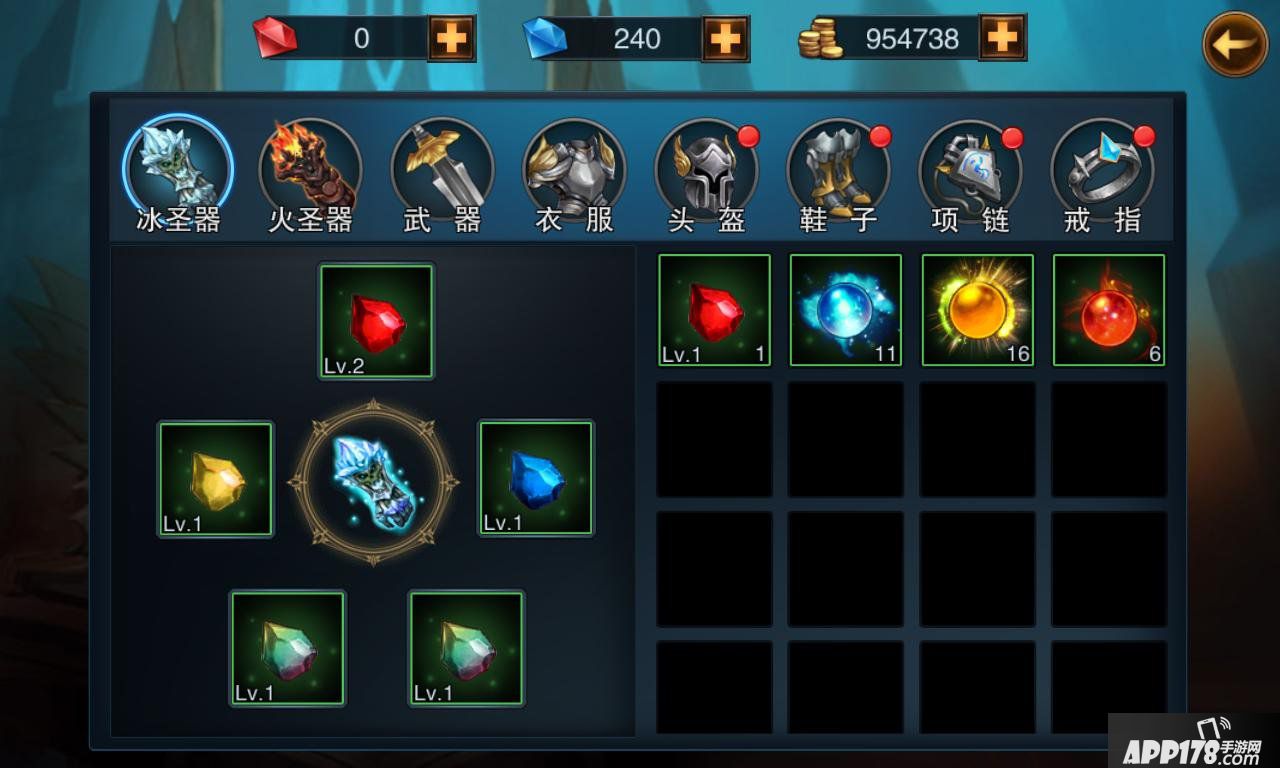Switch to the 冰圣器 tab
The height and width of the screenshot is (768, 1280).
(x=178, y=171)
